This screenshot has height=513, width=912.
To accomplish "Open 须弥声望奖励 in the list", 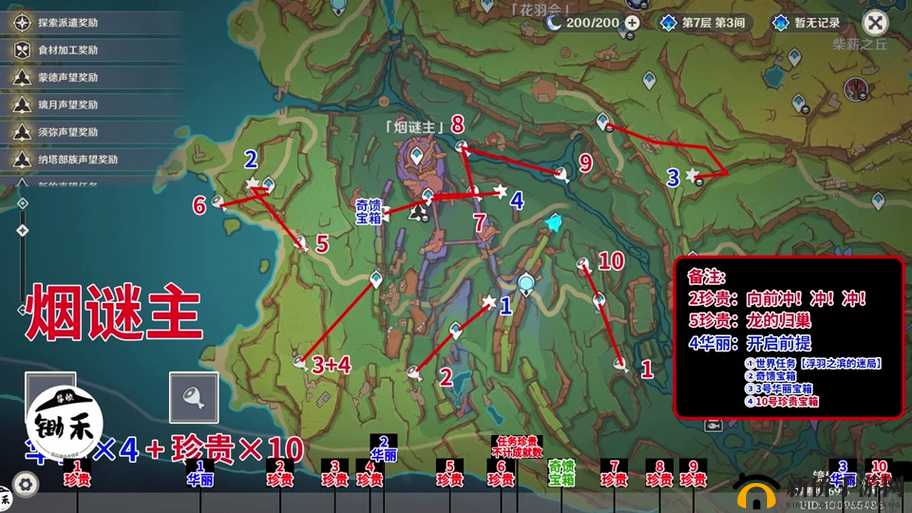I will click(70, 131).
